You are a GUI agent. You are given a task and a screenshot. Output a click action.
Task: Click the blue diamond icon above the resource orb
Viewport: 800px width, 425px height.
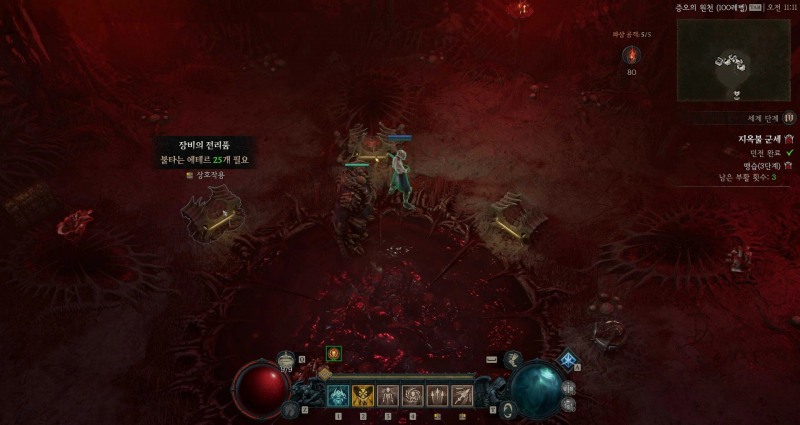569,360
